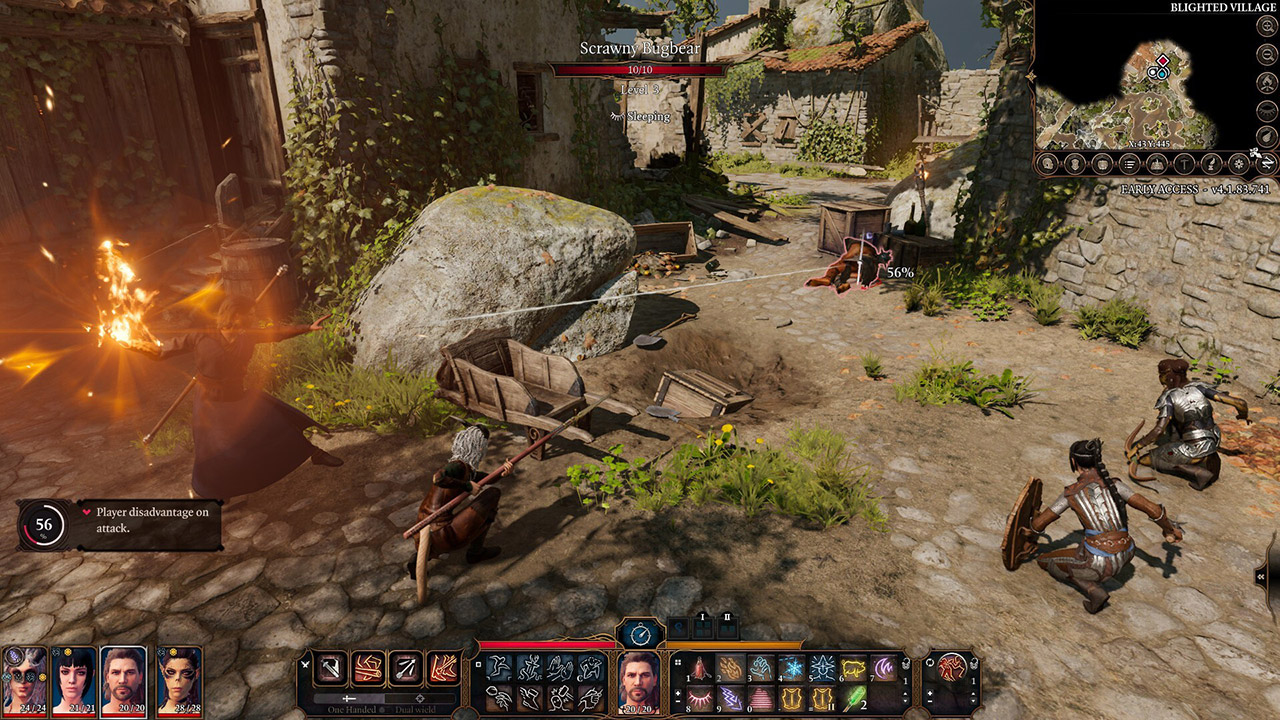Click the up arrow to show more hotbar slots
The height and width of the screenshot is (720, 1280).
[906, 693]
